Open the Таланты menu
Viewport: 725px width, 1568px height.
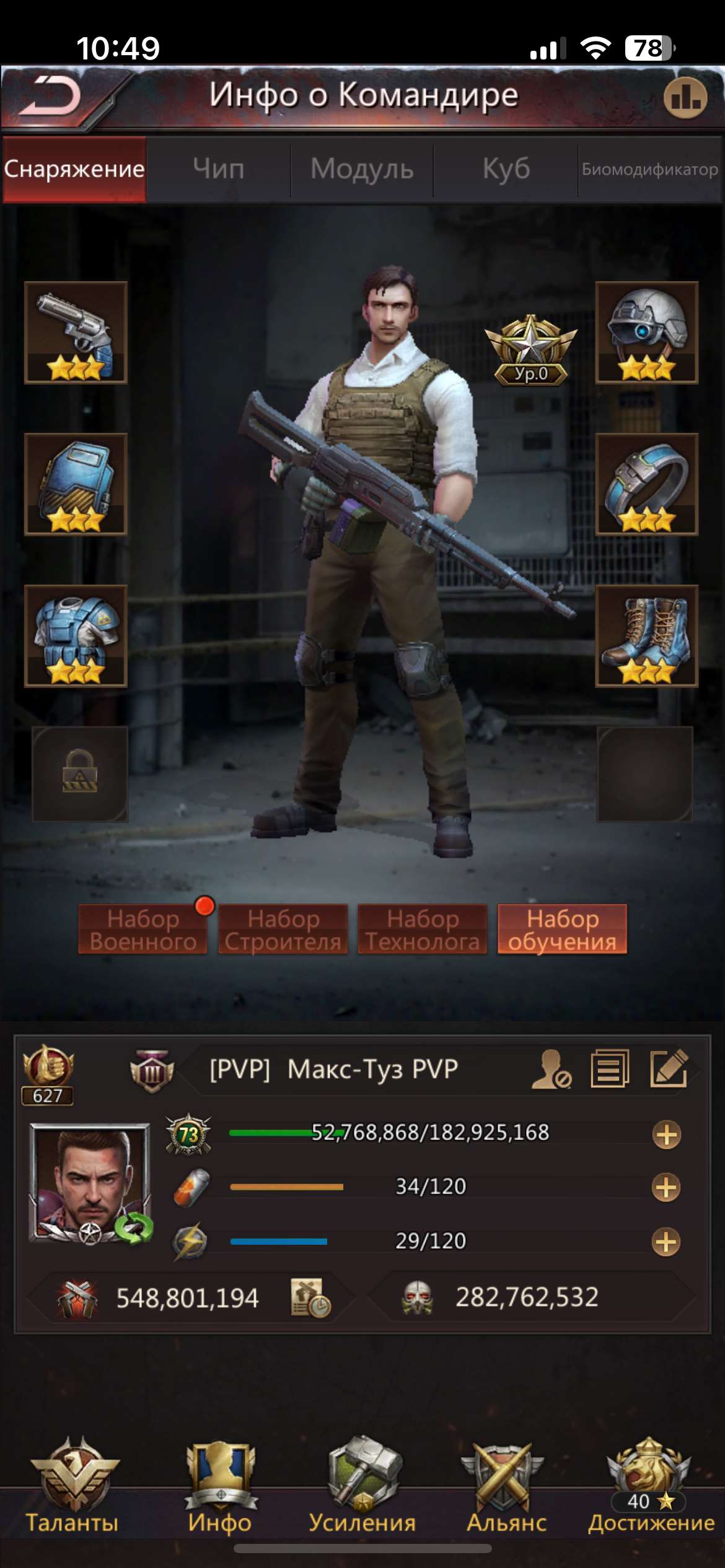click(x=72, y=1486)
